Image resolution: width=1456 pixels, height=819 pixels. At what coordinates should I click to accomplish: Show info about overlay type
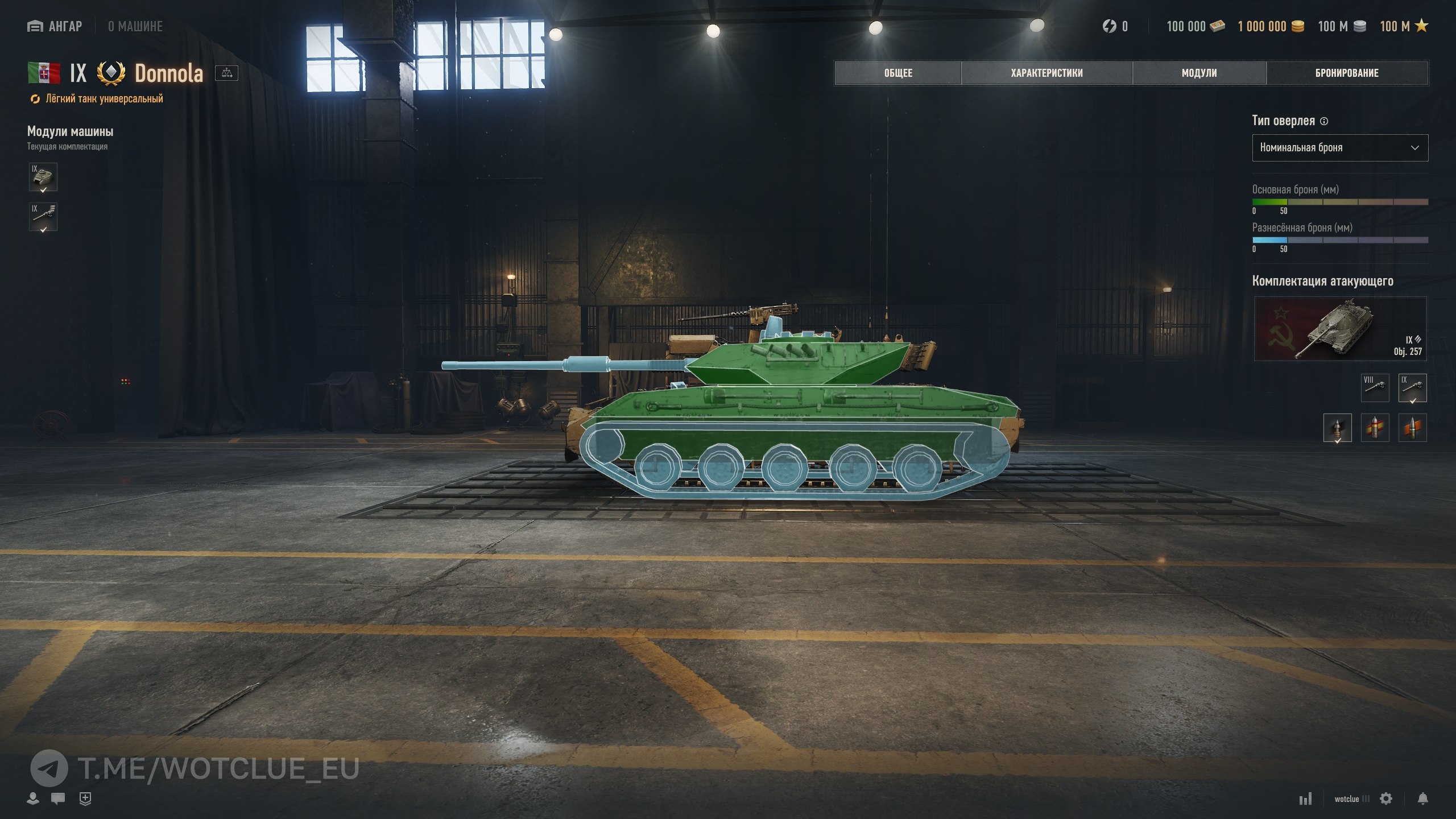click(x=1324, y=121)
